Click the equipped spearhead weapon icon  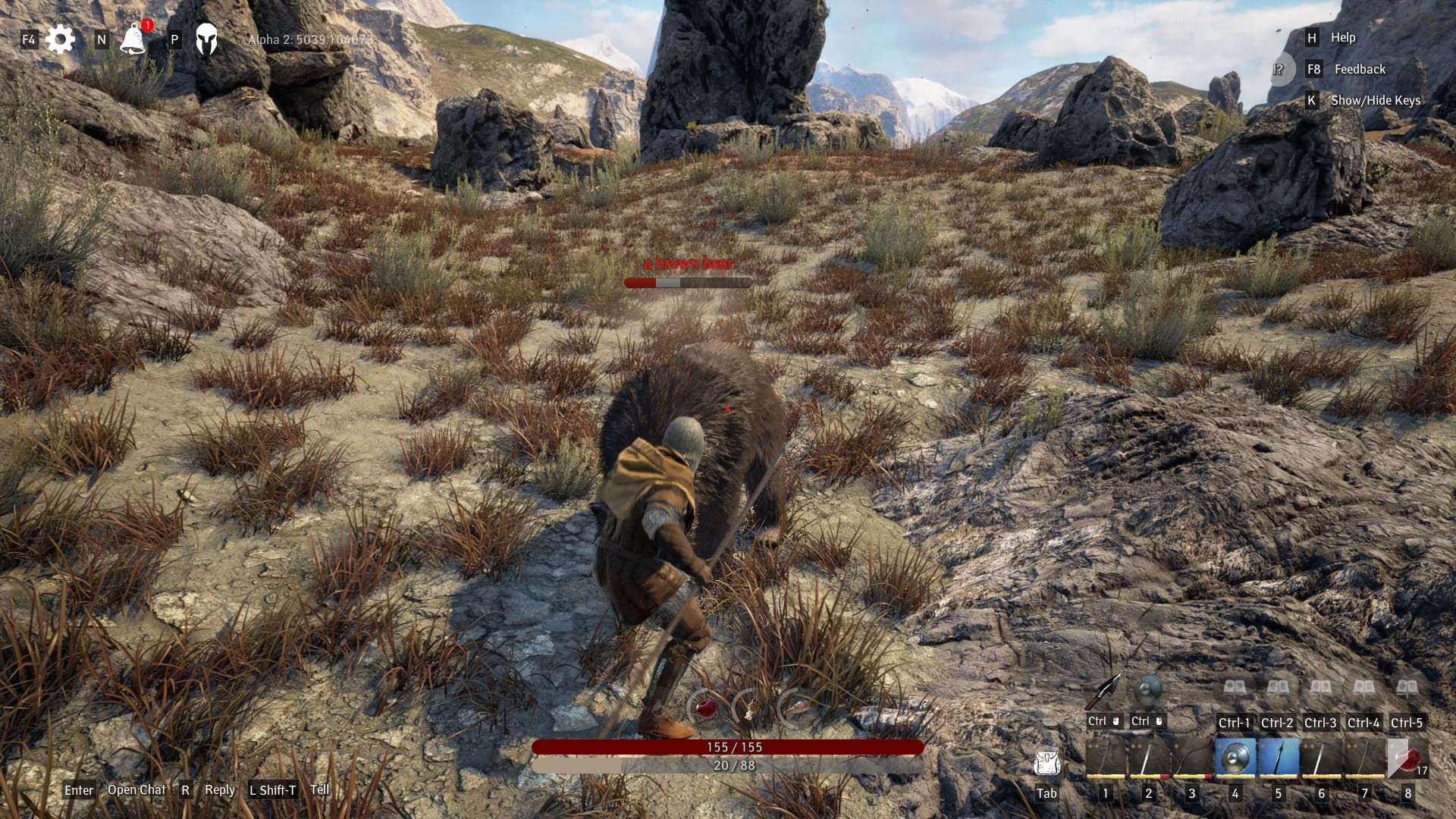[x=1103, y=691]
